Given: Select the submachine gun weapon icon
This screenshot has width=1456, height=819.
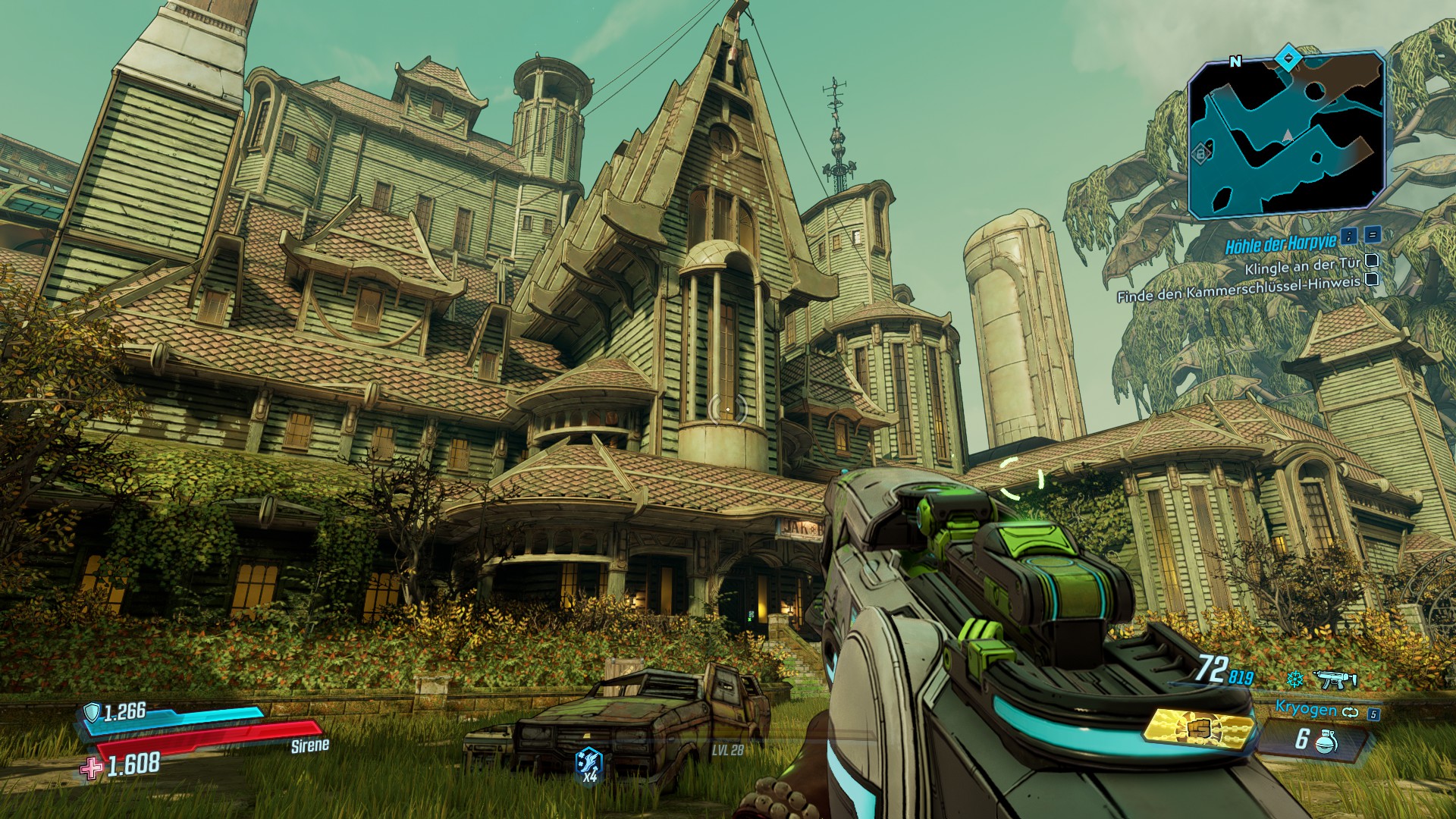Looking at the screenshot, I should (1335, 678).
